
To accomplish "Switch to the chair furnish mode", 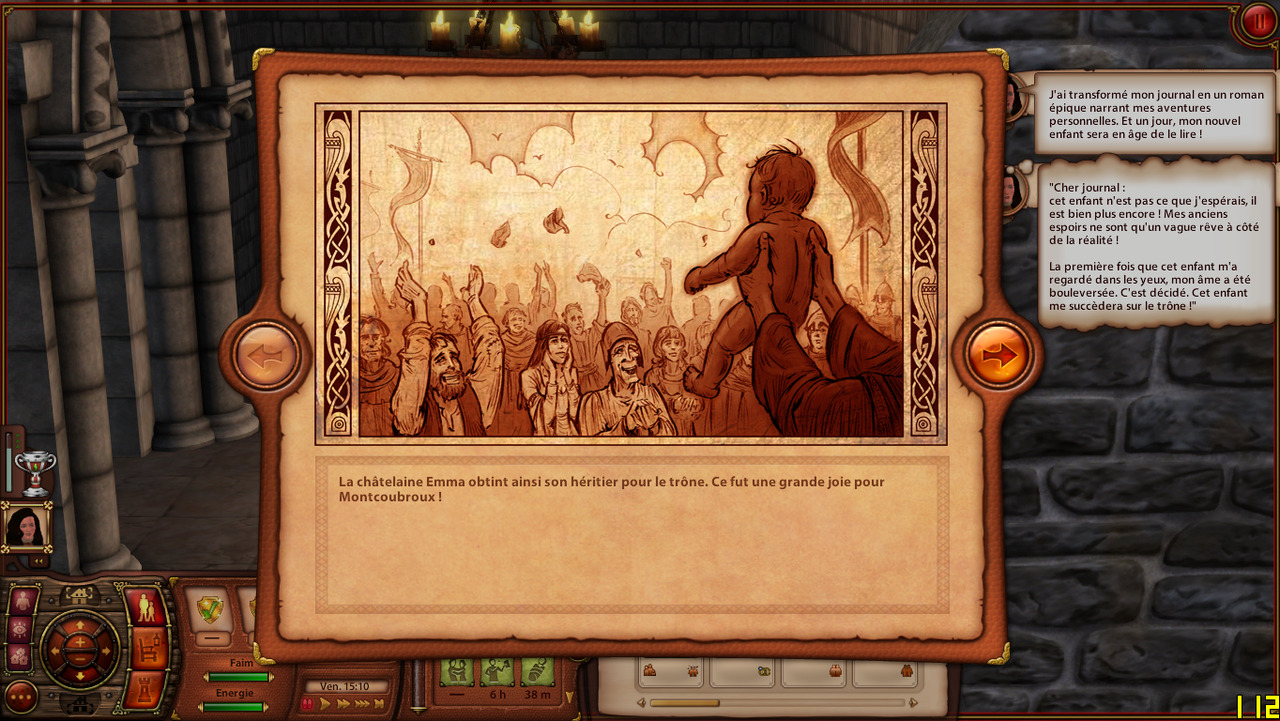I will tap(148, 649).
